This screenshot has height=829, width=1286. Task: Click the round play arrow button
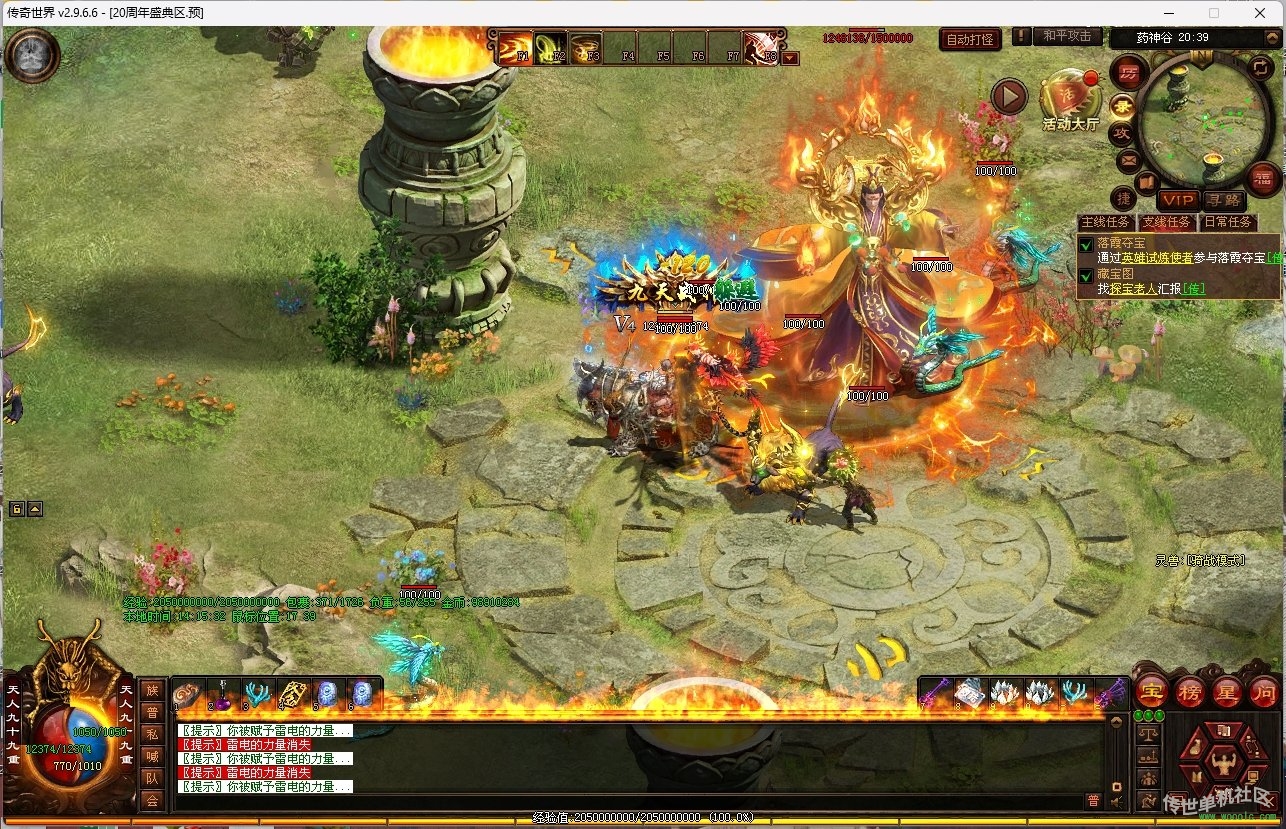tap(1009, 97)
